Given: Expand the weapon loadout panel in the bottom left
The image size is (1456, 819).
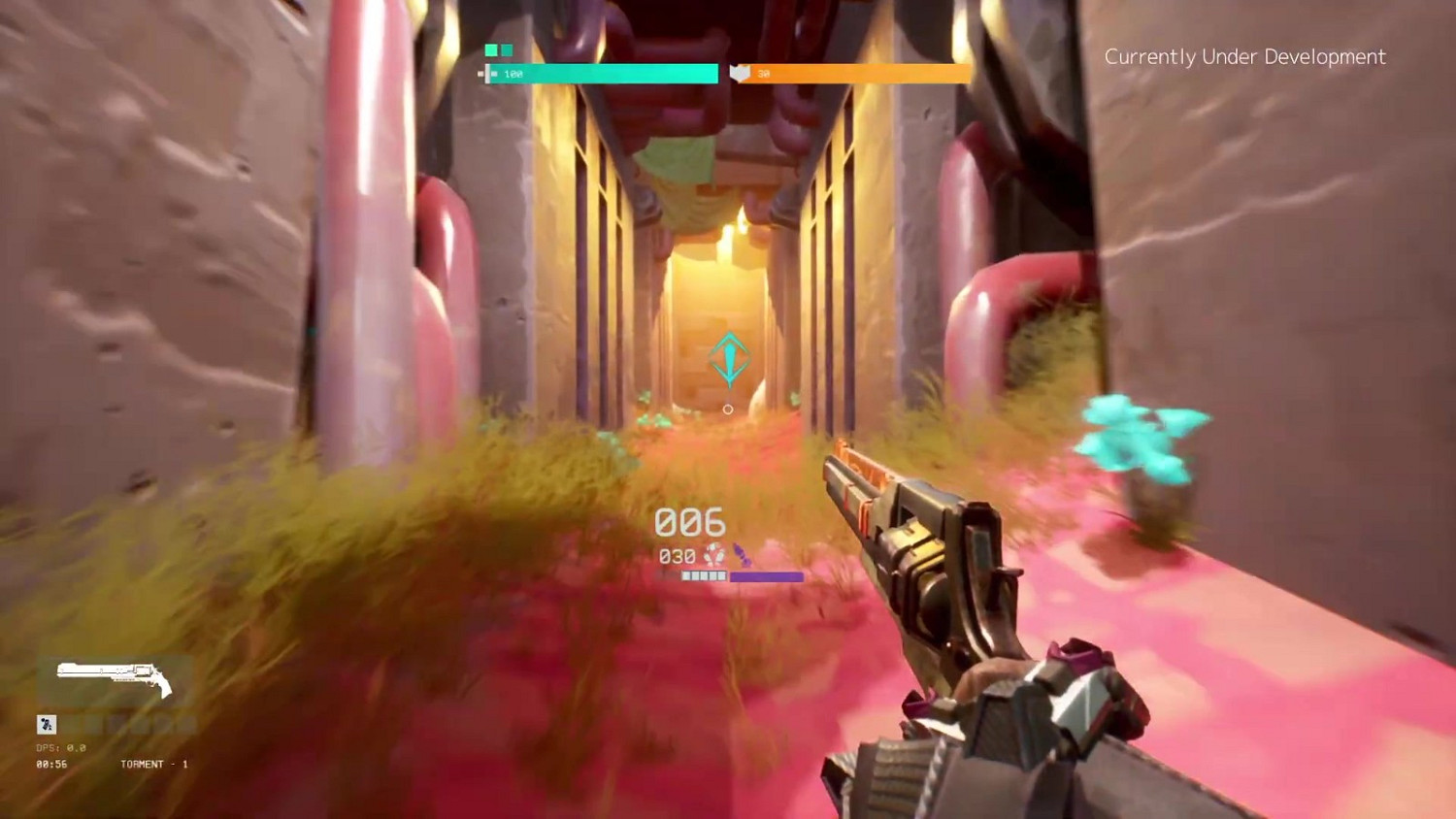Looking at the screenshot, I should 116,679.
